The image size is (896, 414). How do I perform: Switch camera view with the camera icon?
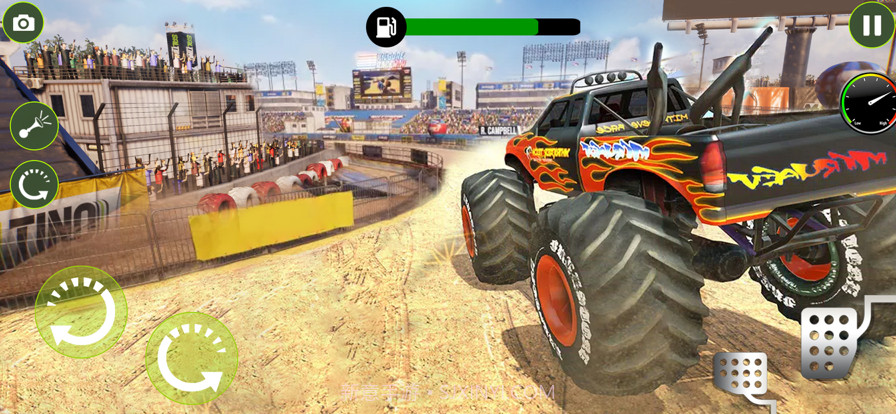pos(23,23)
